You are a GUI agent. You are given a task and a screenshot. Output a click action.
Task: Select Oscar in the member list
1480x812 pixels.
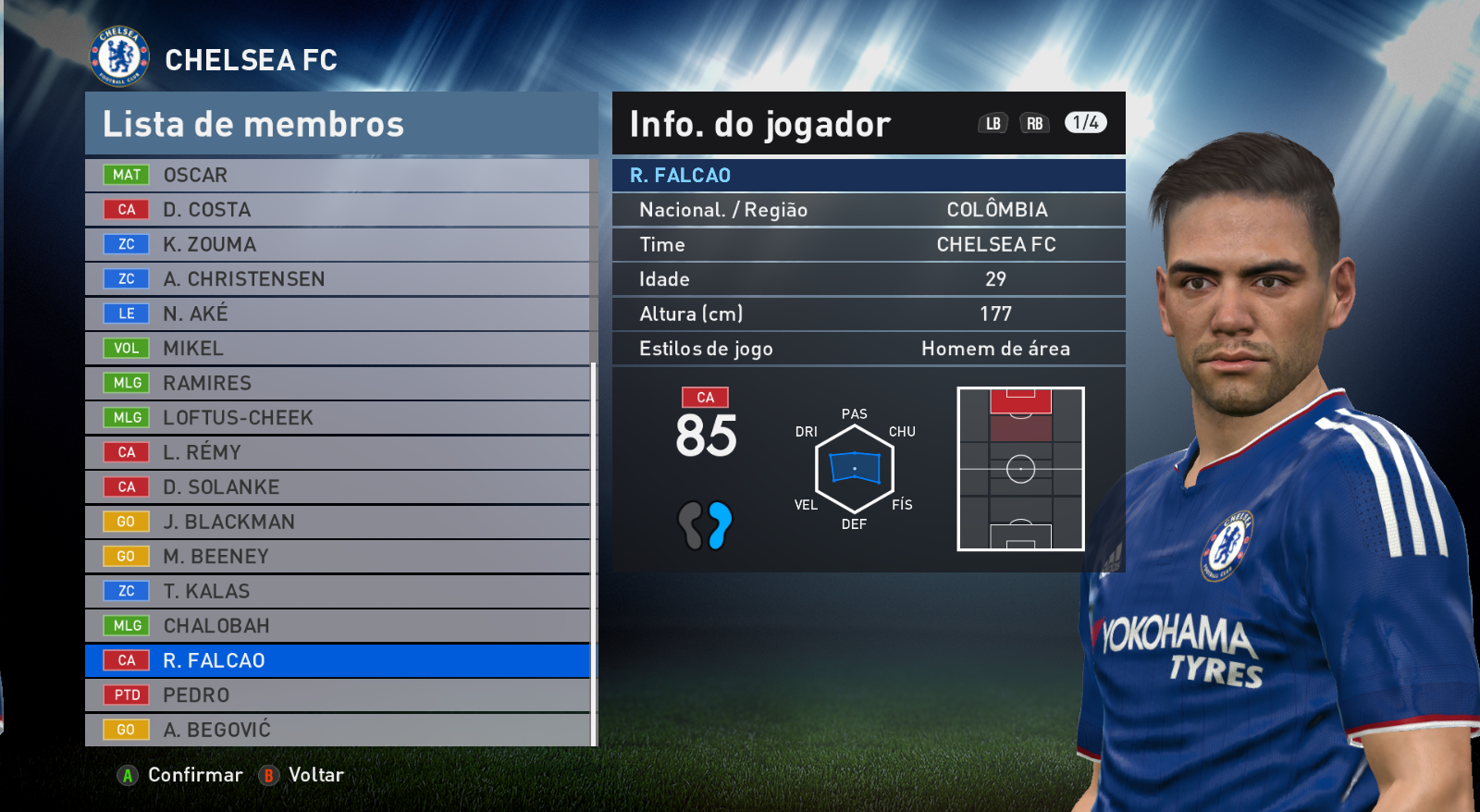[338, 175]
